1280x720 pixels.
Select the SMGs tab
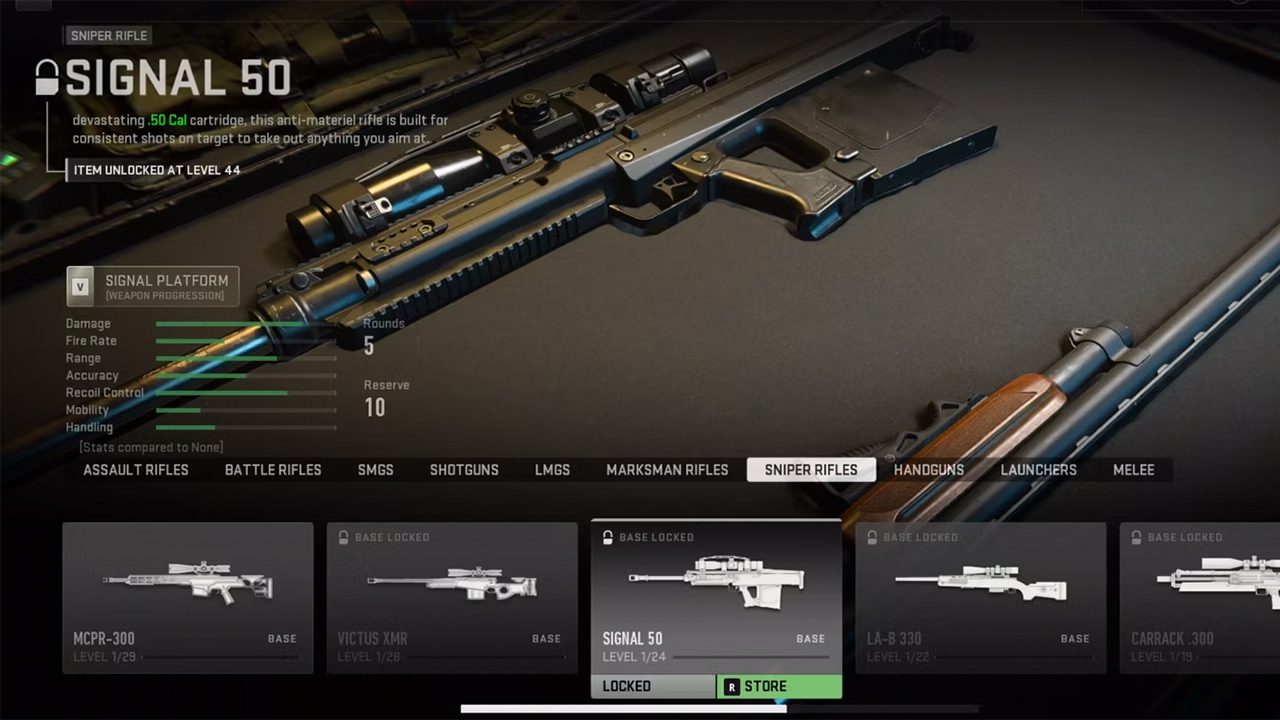[x=376, y=470]
